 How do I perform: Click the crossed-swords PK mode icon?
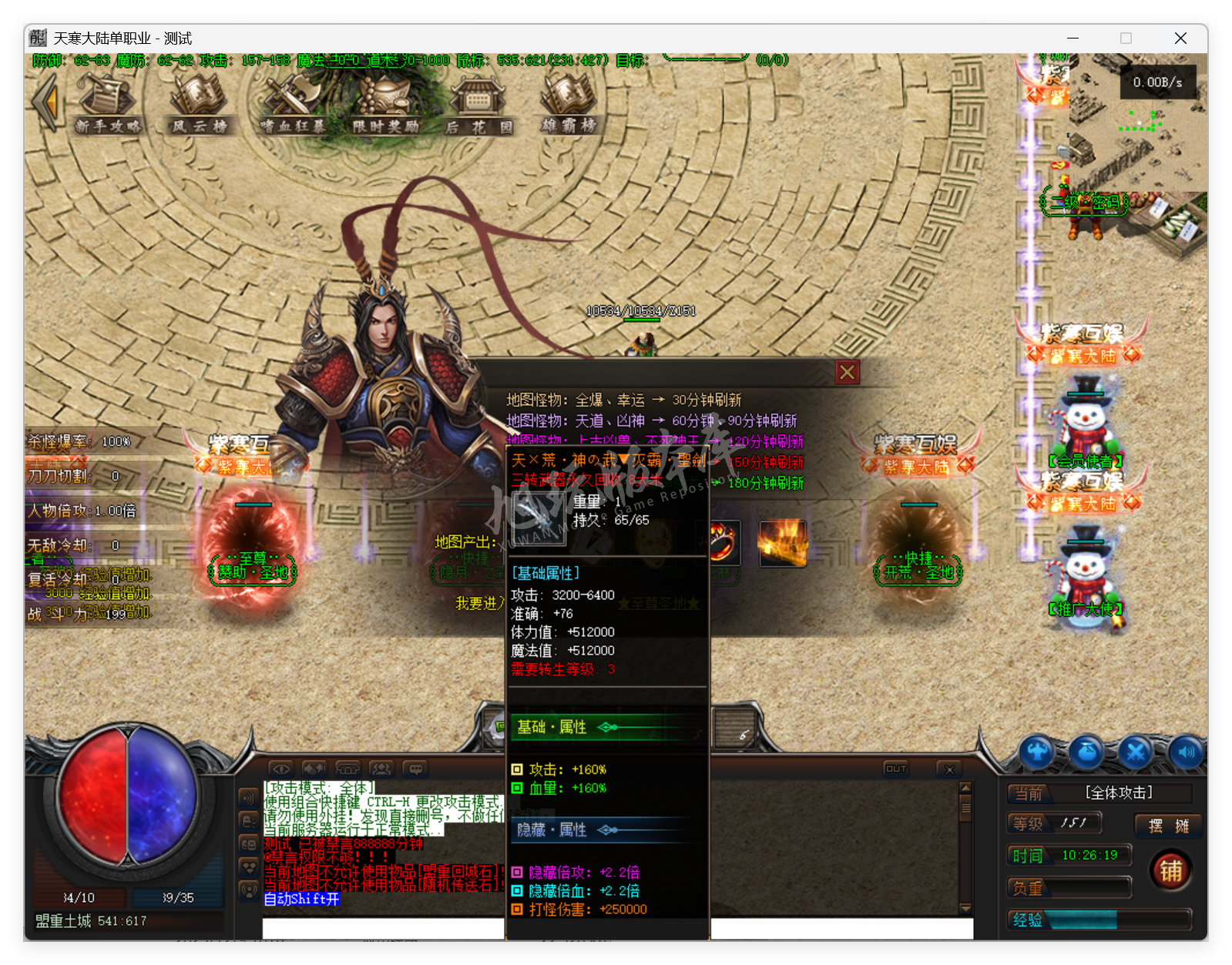(1136, 751)
